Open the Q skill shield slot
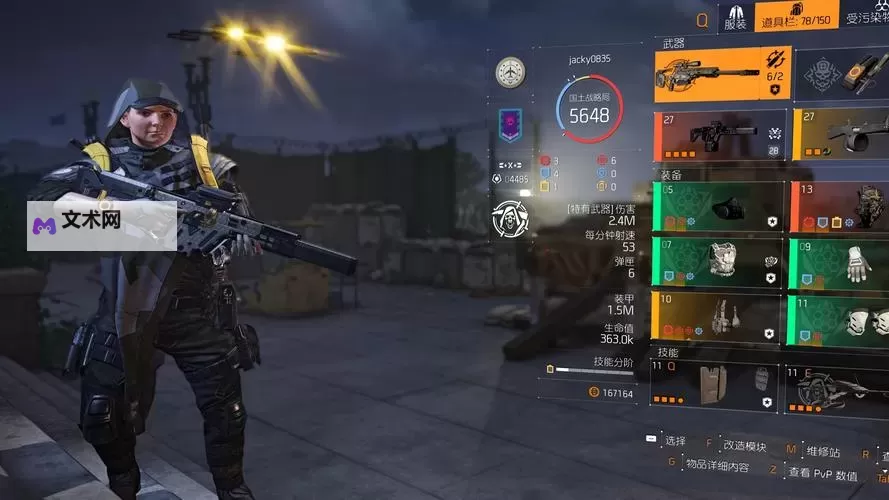This screenshot has height=500, width=889. coord(716,386)
